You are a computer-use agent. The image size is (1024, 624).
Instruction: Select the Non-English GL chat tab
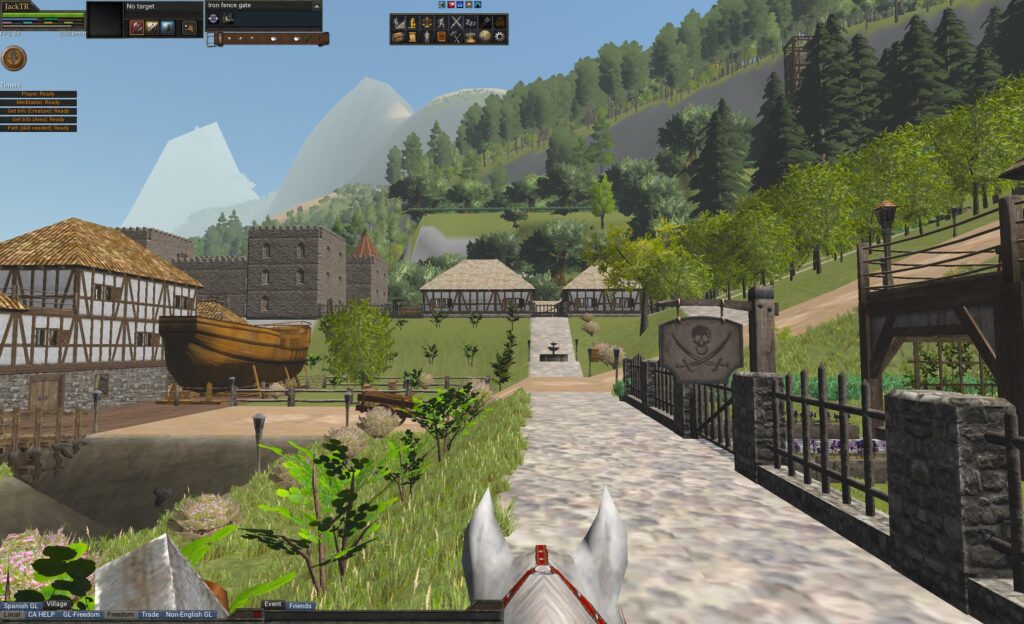189,615
